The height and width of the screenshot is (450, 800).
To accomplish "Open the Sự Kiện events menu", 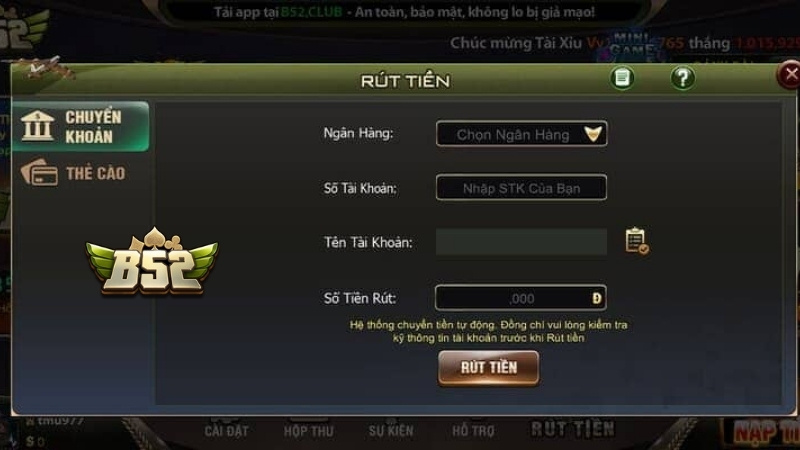I will 390,431.
